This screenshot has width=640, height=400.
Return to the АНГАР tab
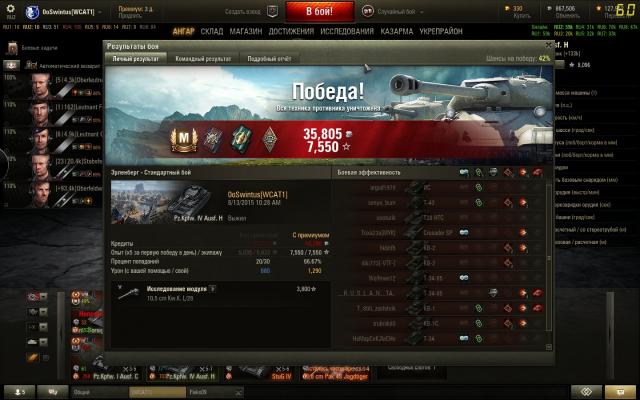[x=183, y=31]
